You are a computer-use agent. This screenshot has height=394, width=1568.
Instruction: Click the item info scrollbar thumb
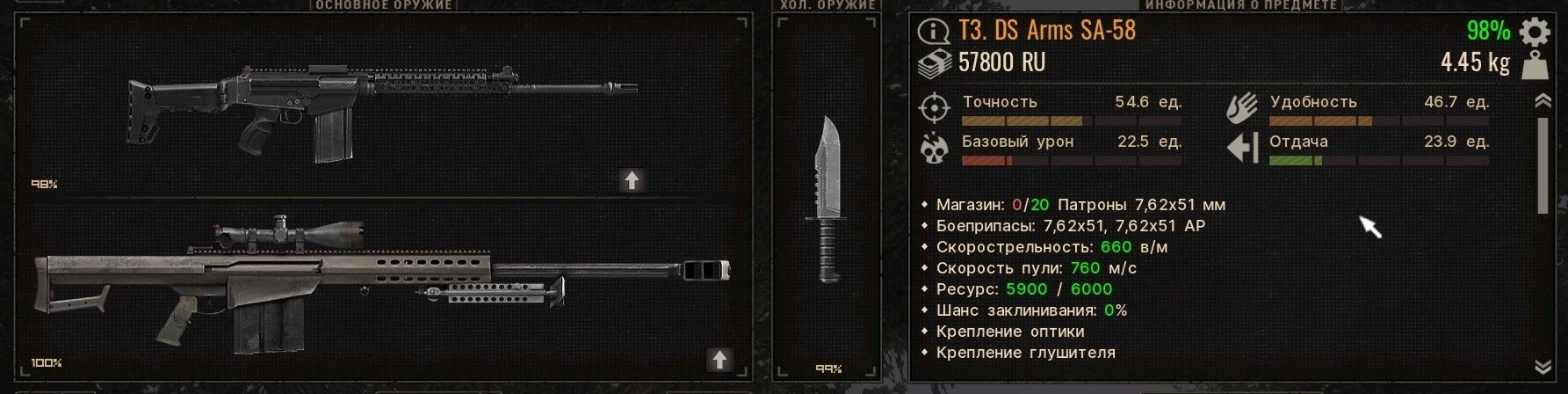pos(1543,165)
